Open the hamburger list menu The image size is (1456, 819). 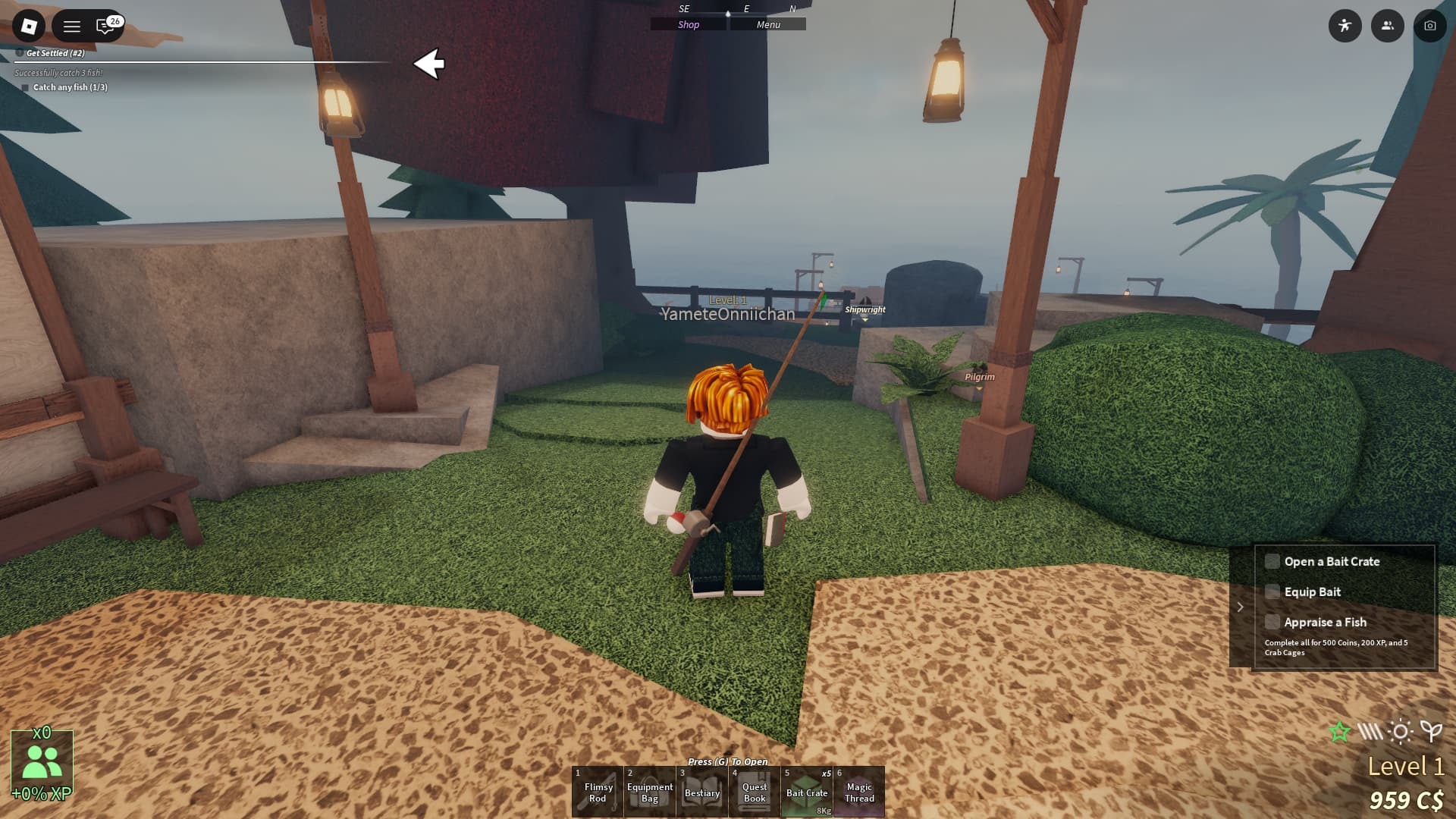point(72,27)
